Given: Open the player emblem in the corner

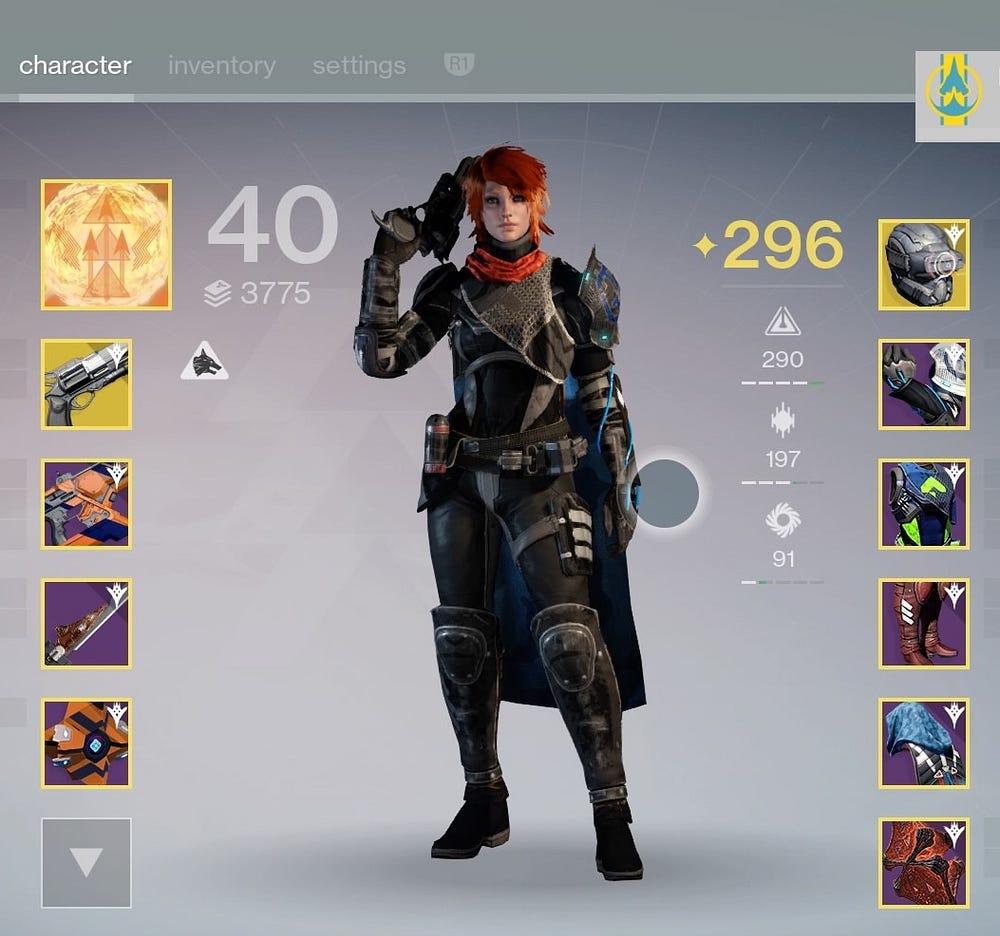Looking at the screenshot, I should coord(956,95).
